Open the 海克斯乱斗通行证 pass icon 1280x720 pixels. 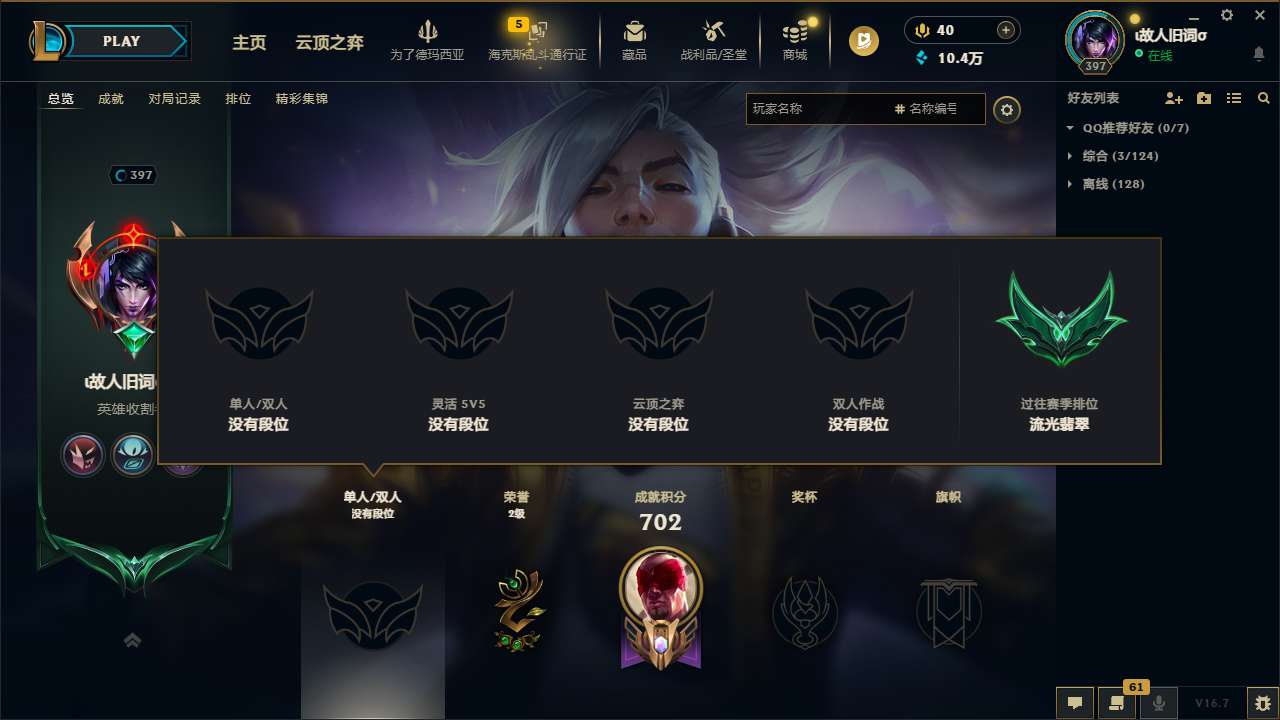(538, 40)
